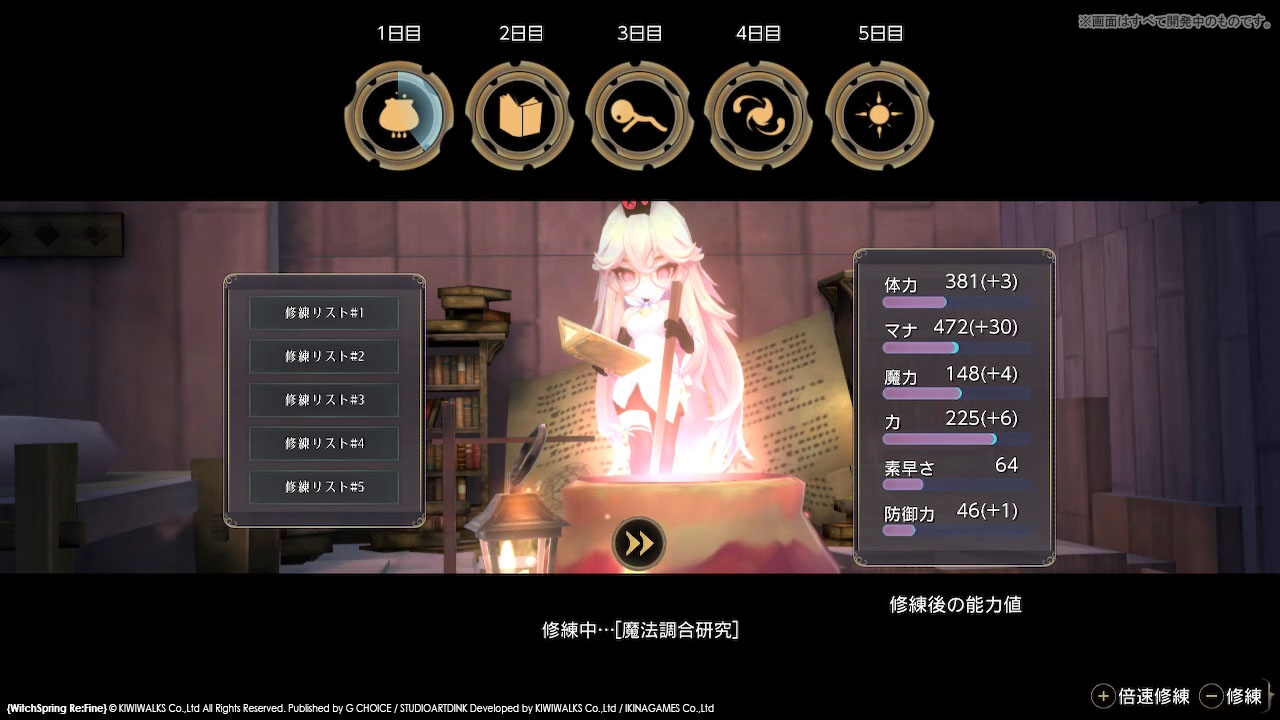This screenshot has height=720, width=1280.
Task: Click the マナ 472(+30) stat entry
Action: click(x=950, y=327)
